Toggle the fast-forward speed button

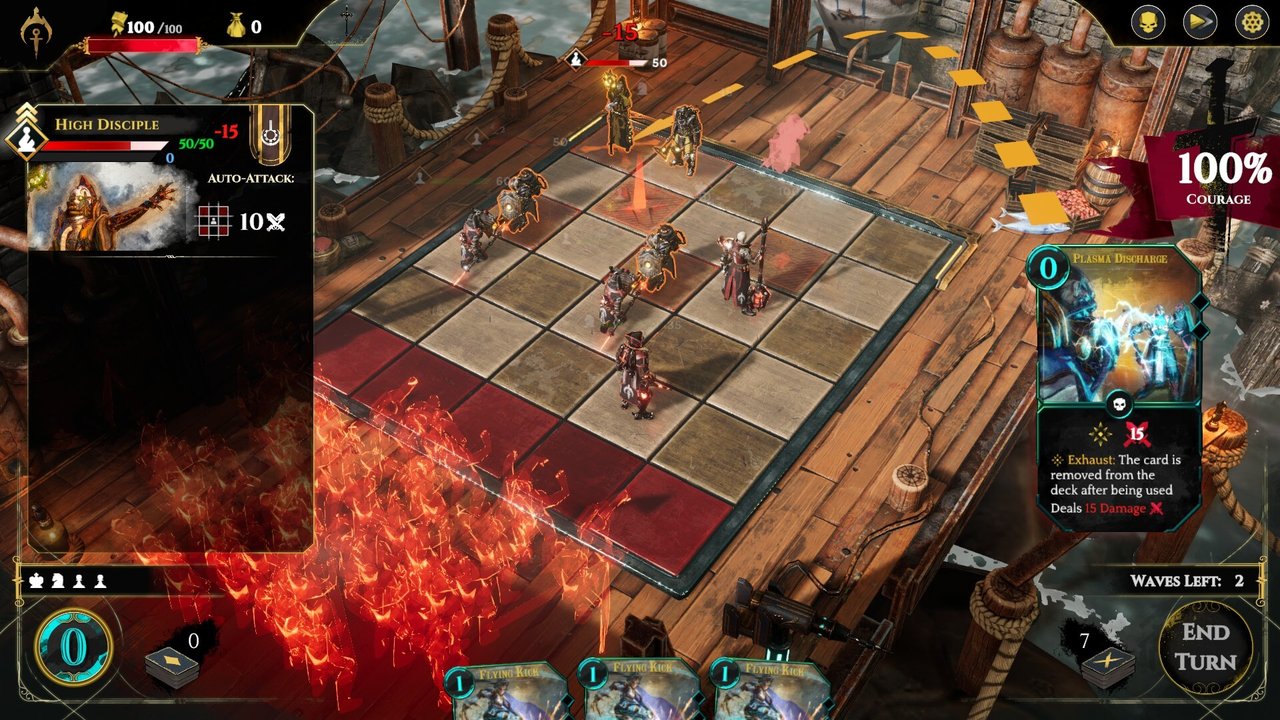click(1199, 22)
